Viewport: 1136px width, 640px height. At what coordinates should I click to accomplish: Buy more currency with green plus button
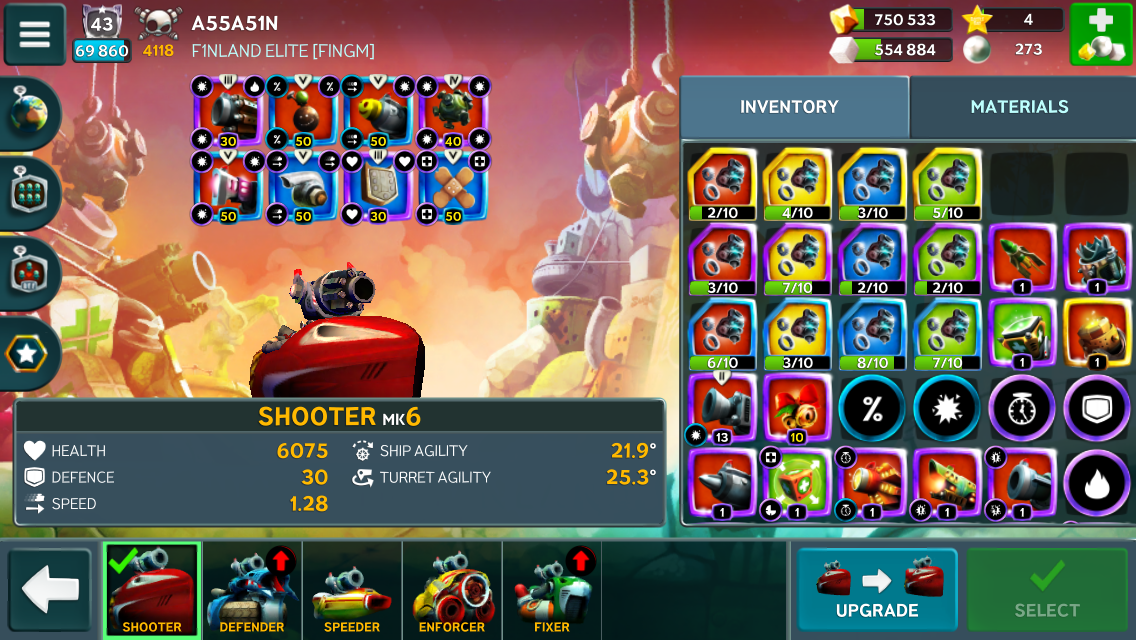tap(1100, 34)
